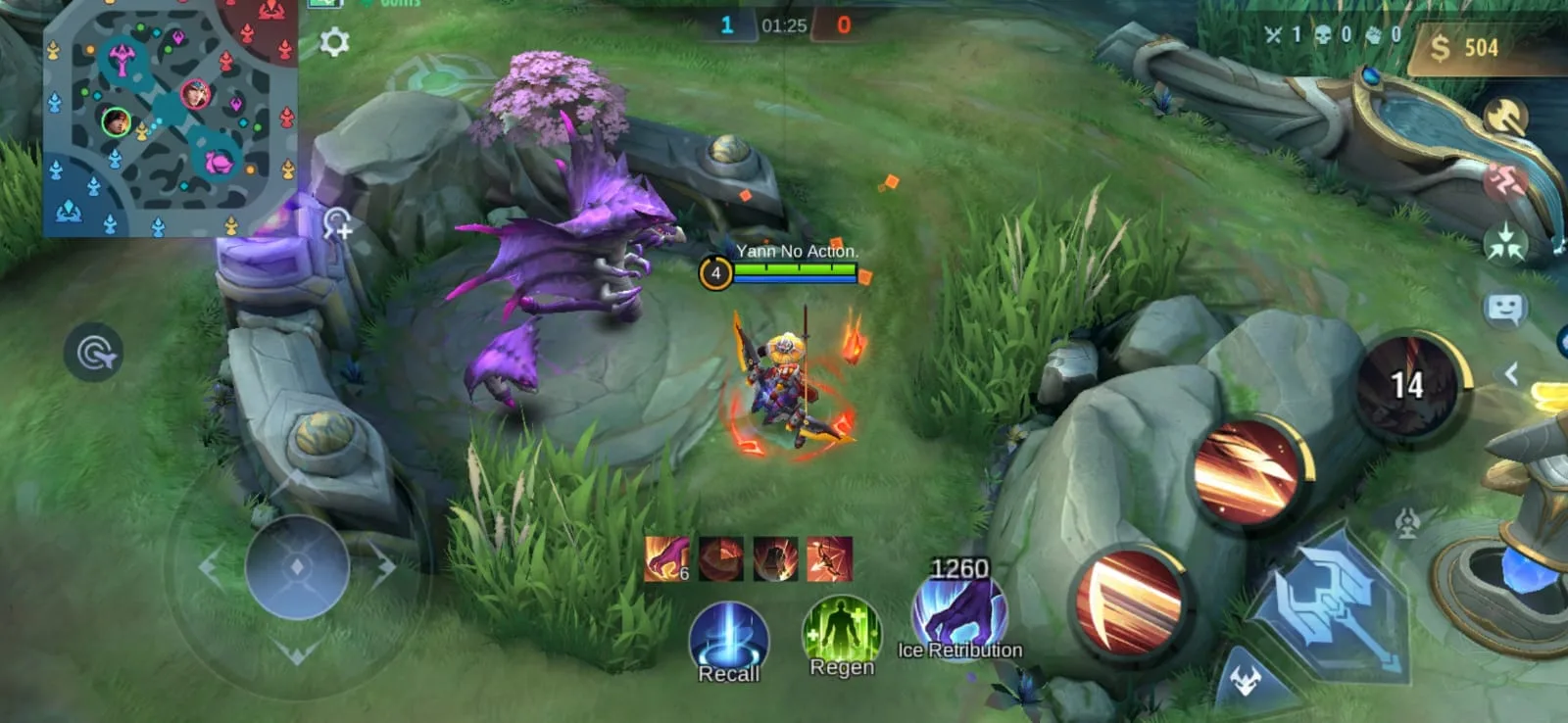Choose the attack-turret button beside the axe
This screenshot has width=1568, height=723.
[x=1407, y=522]
